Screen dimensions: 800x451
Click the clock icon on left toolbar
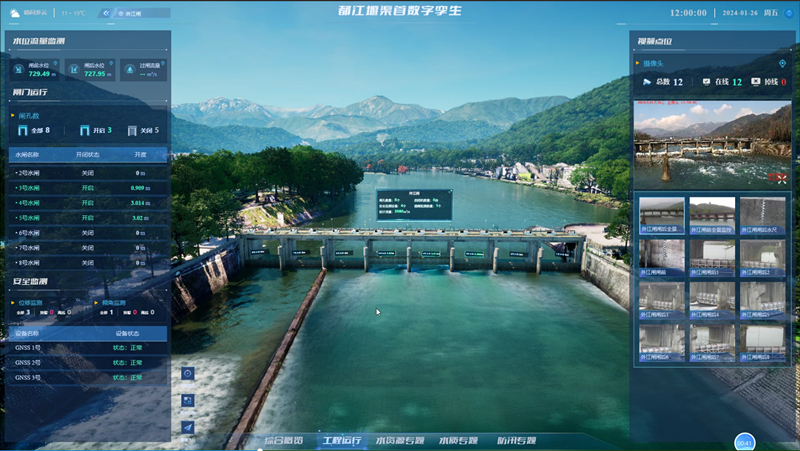pyautogui.click(x=188, y=373)
